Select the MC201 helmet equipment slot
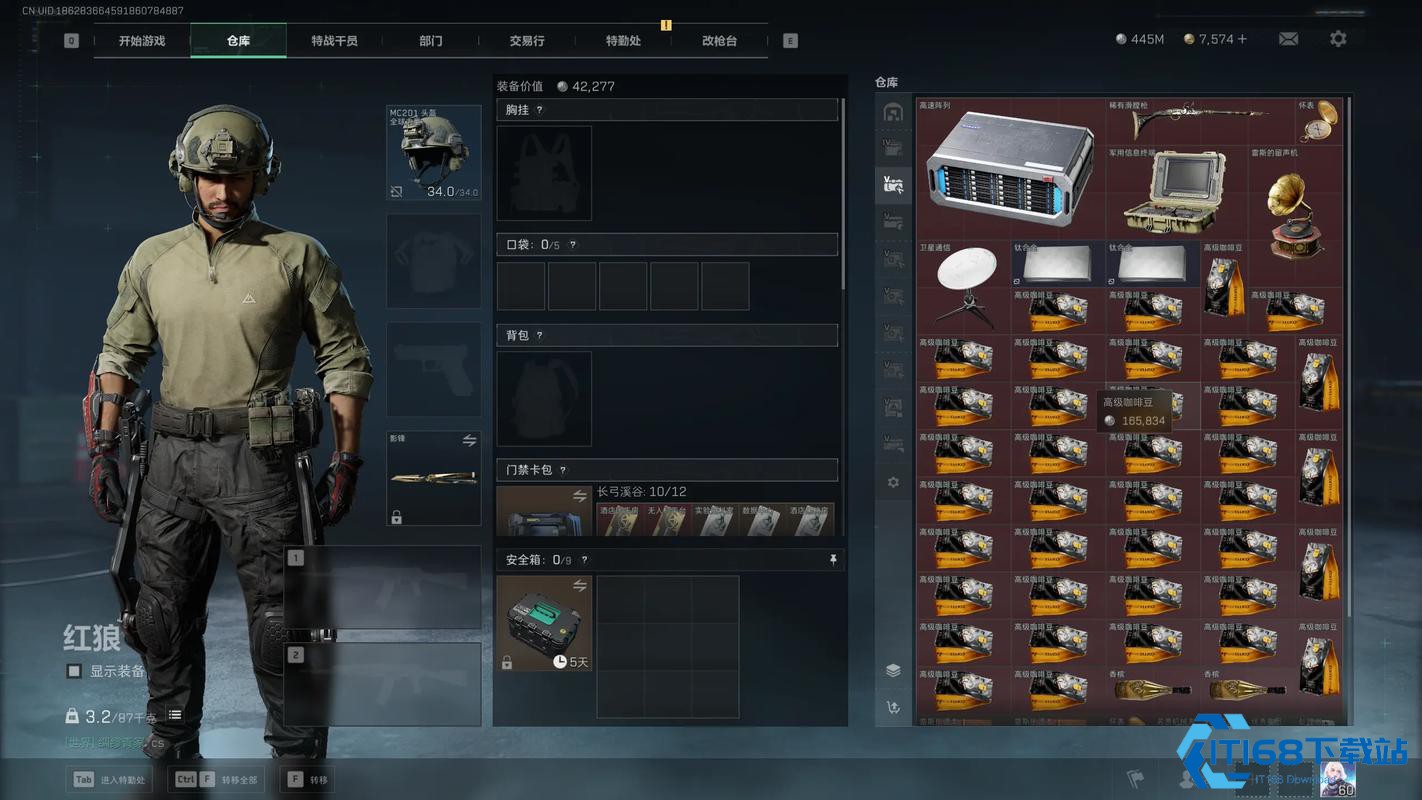The height and width of the screenshot is (800, 1422). click(434, 153)
